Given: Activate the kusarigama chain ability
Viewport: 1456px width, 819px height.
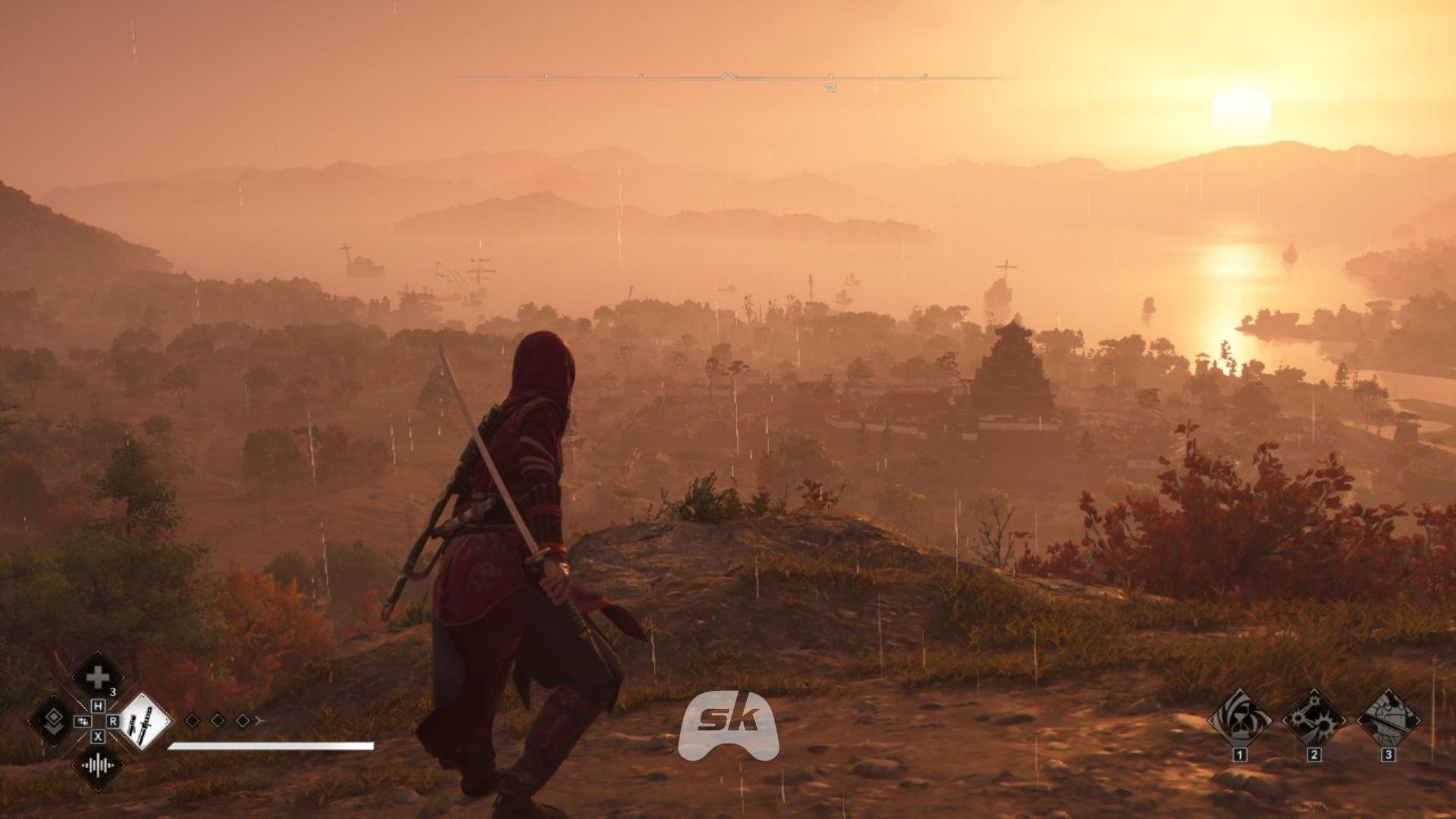Looking at the screenshot, I should point(1314,720).
